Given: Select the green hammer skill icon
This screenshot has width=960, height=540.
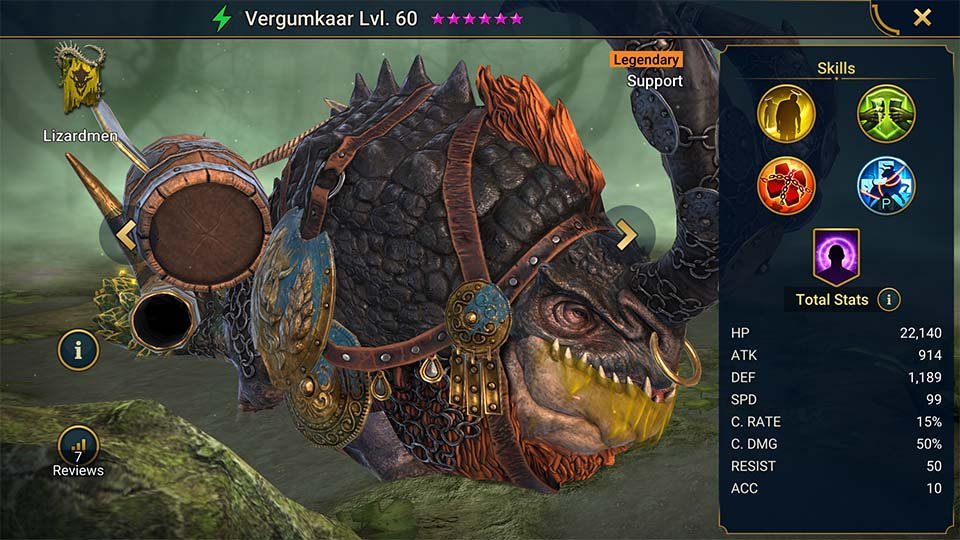Looking at the screenshot, I should click(886, 112).
